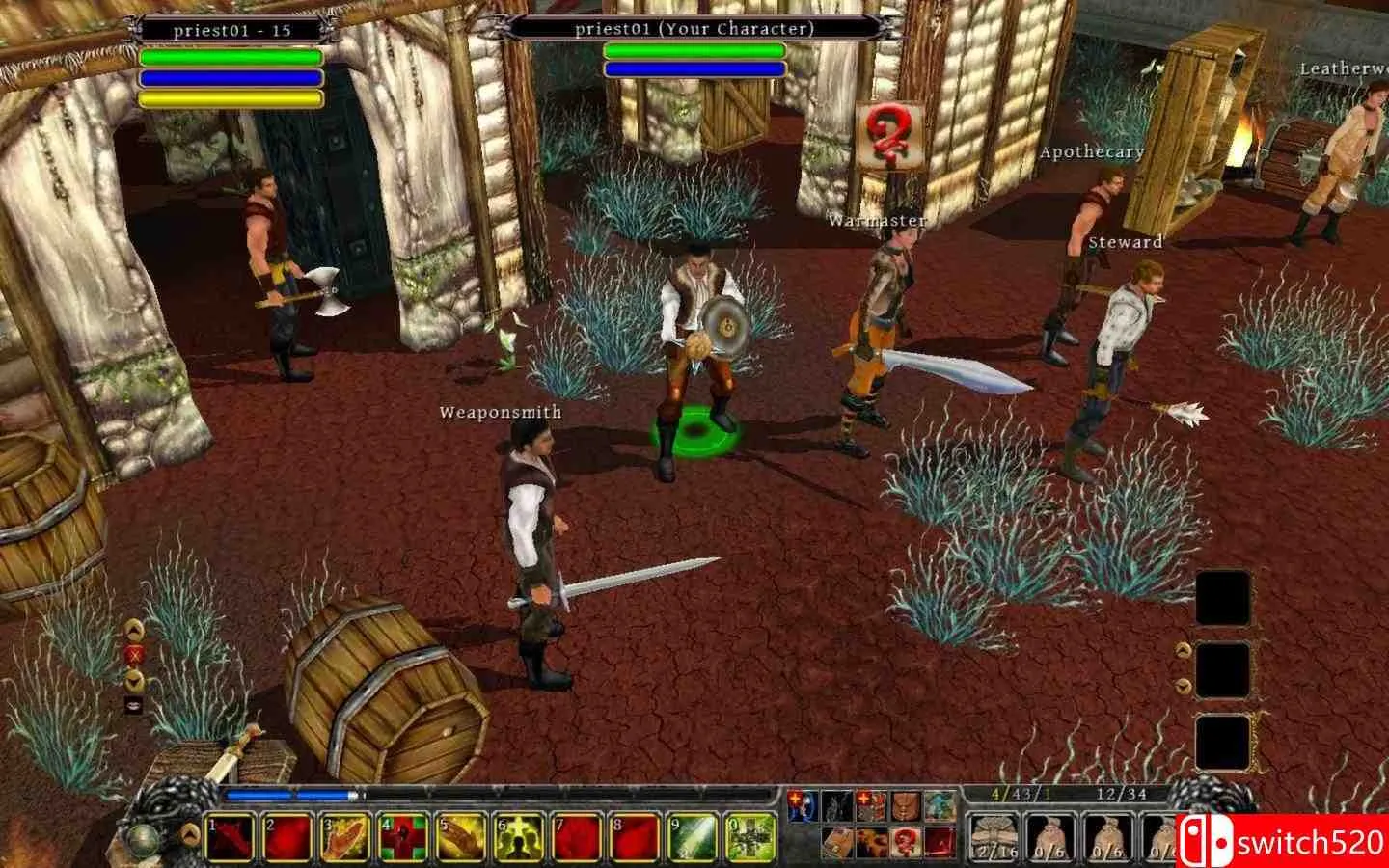This screenshot has height=868, width=1389.
Task: Trigger the green light beam skill, slot 9
Action: click(x=694, y=837)
